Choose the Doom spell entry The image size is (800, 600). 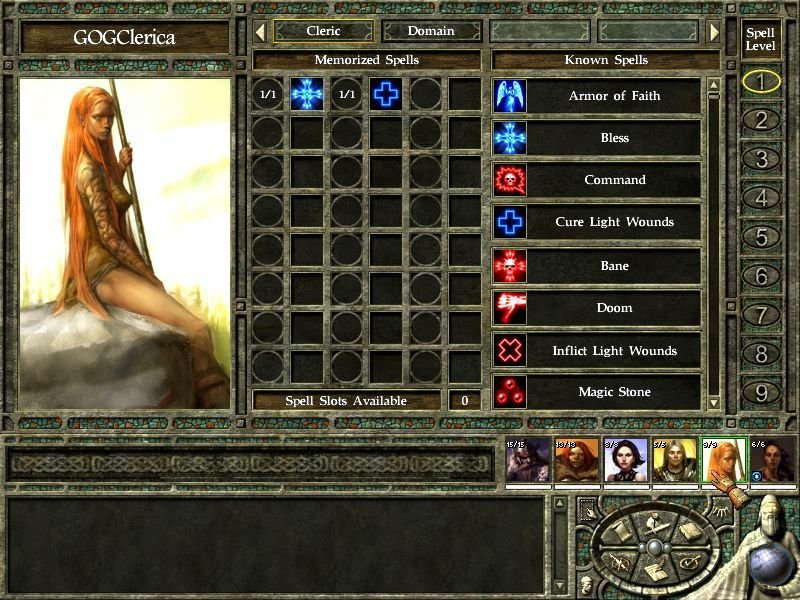[x=614, y=308]
